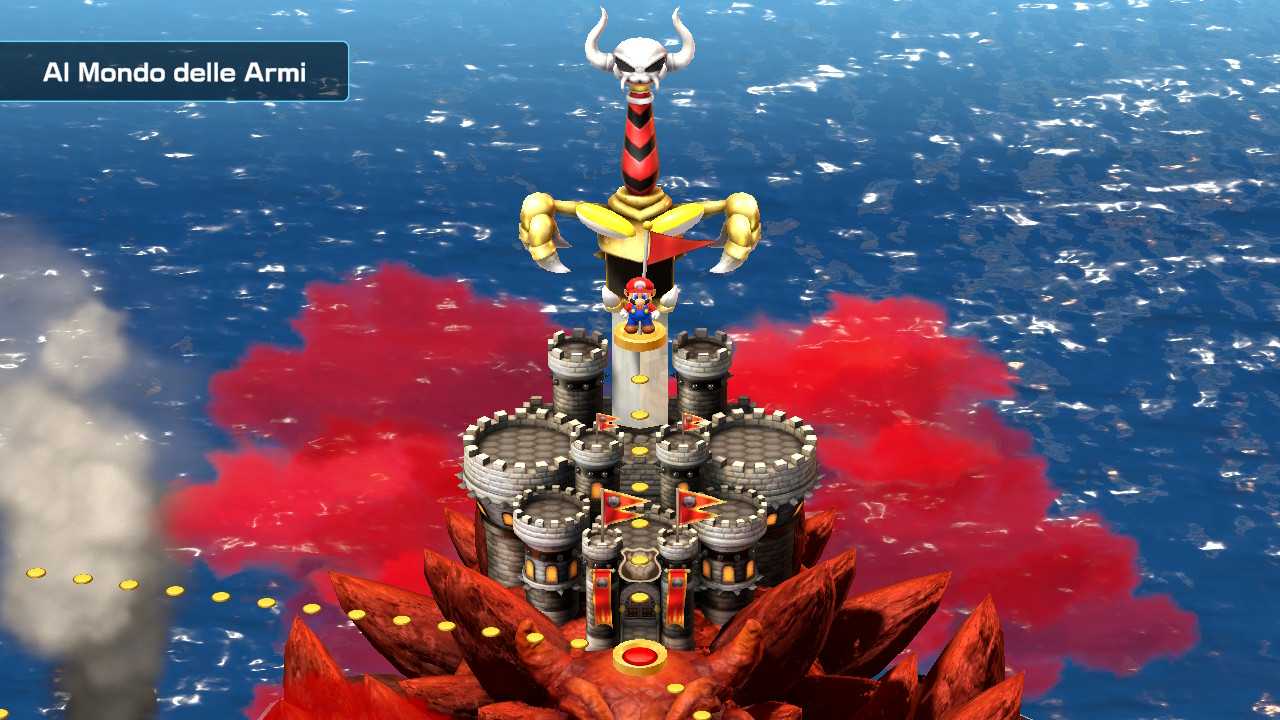
Task: Select the Al Mondo delle Armi location banner
Action: point(174,72)
